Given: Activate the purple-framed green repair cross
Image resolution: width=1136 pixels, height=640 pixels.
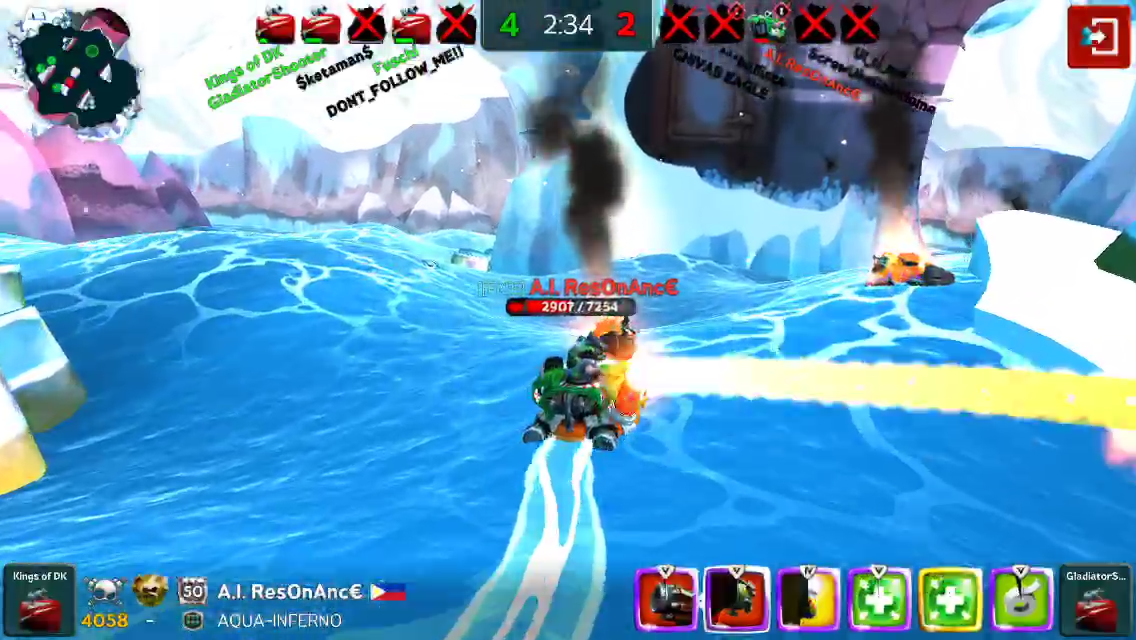Looking at the screenshot, I should [879, 600].
